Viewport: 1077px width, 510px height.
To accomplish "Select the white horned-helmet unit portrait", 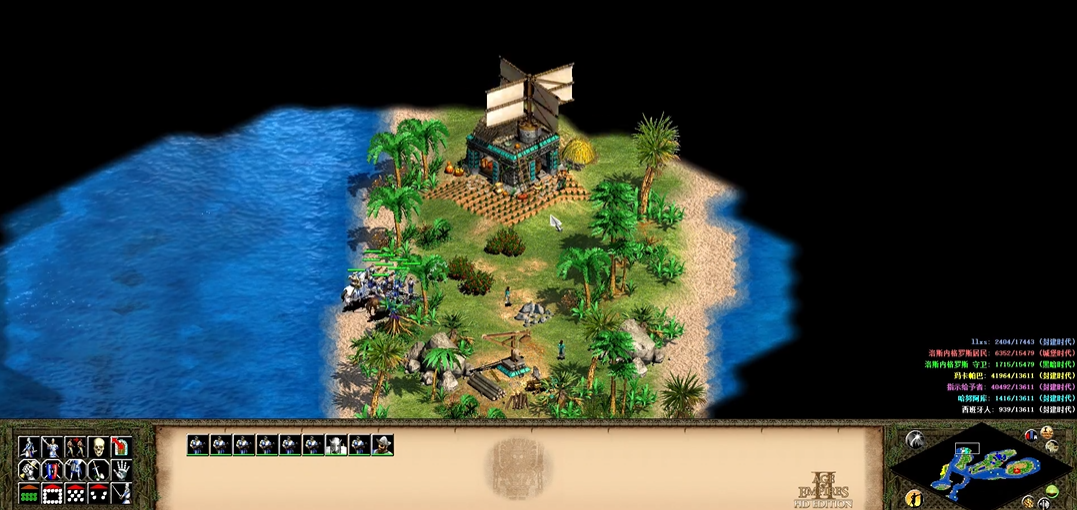I will tap(336, 445).
